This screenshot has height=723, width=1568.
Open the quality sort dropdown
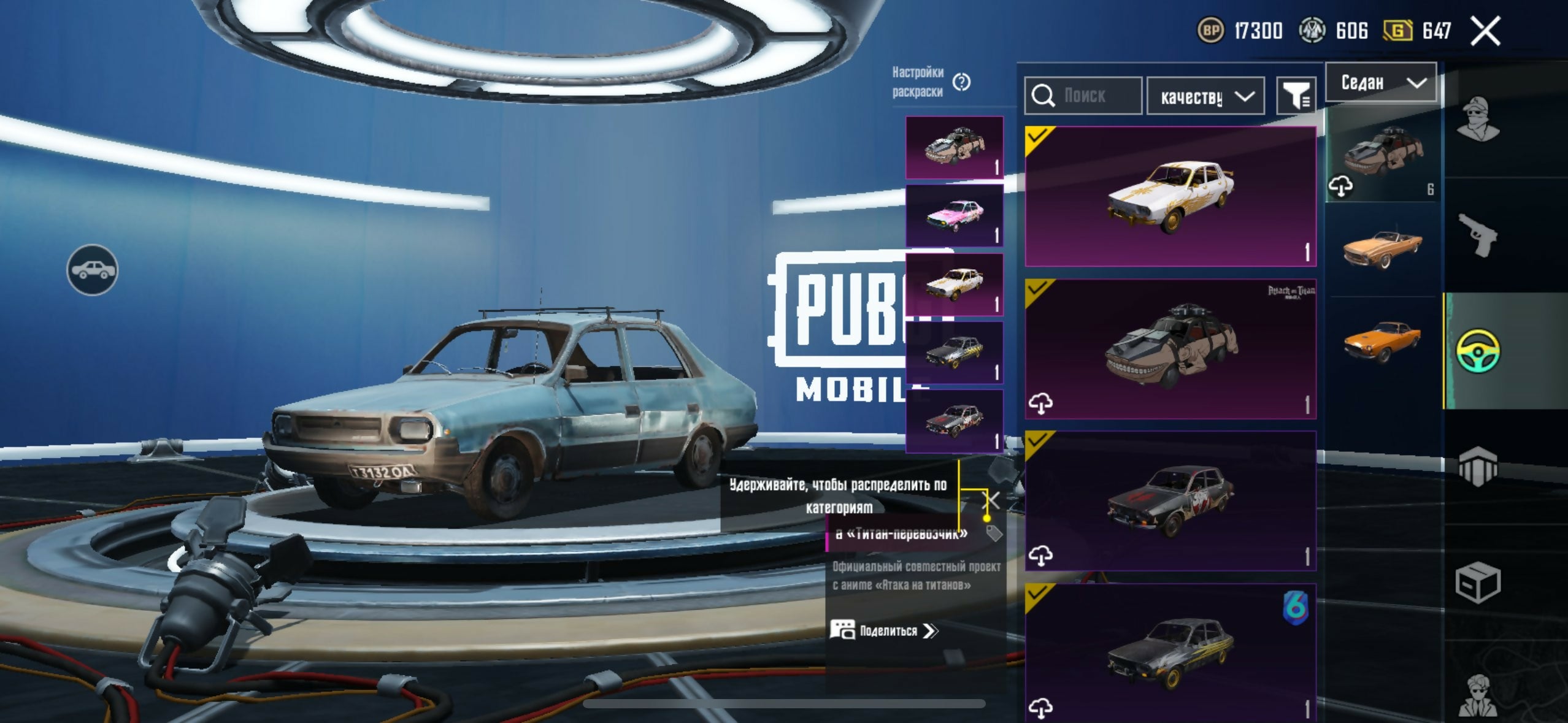pos(1205,96)
